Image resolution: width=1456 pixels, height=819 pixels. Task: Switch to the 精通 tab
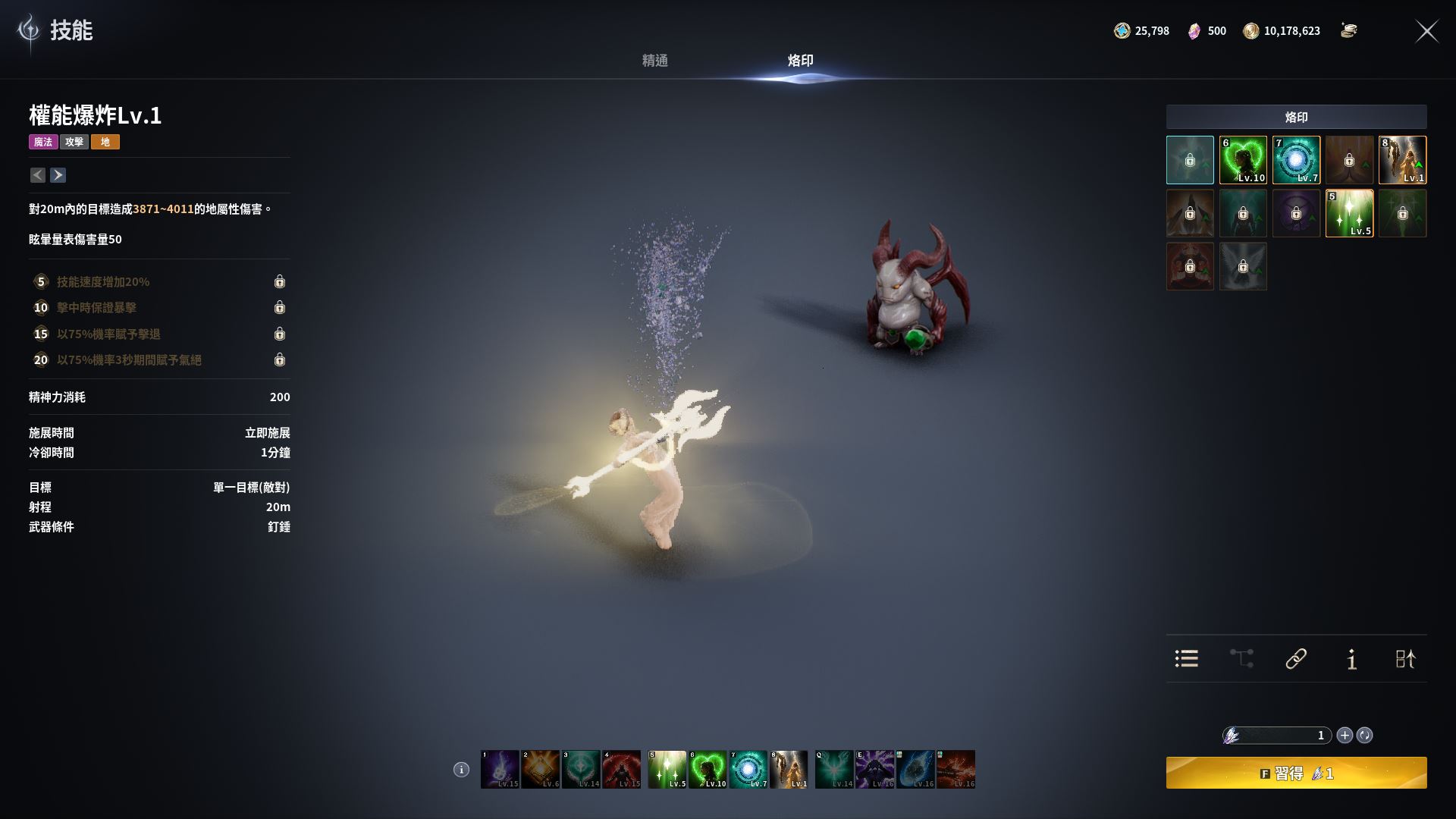click(654, 61)
